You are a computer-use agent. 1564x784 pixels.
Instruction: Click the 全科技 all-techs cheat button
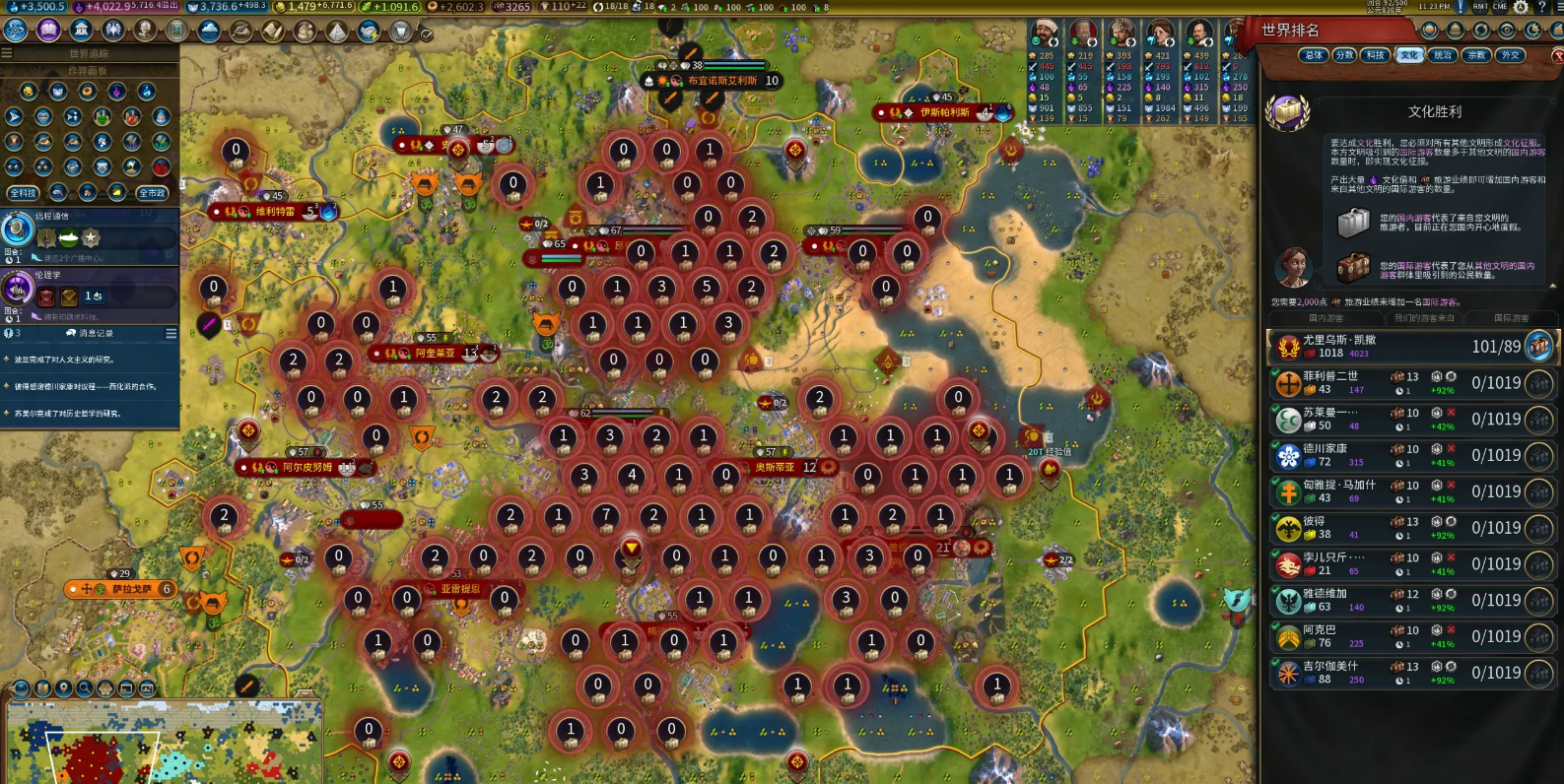tap(23, 193)
